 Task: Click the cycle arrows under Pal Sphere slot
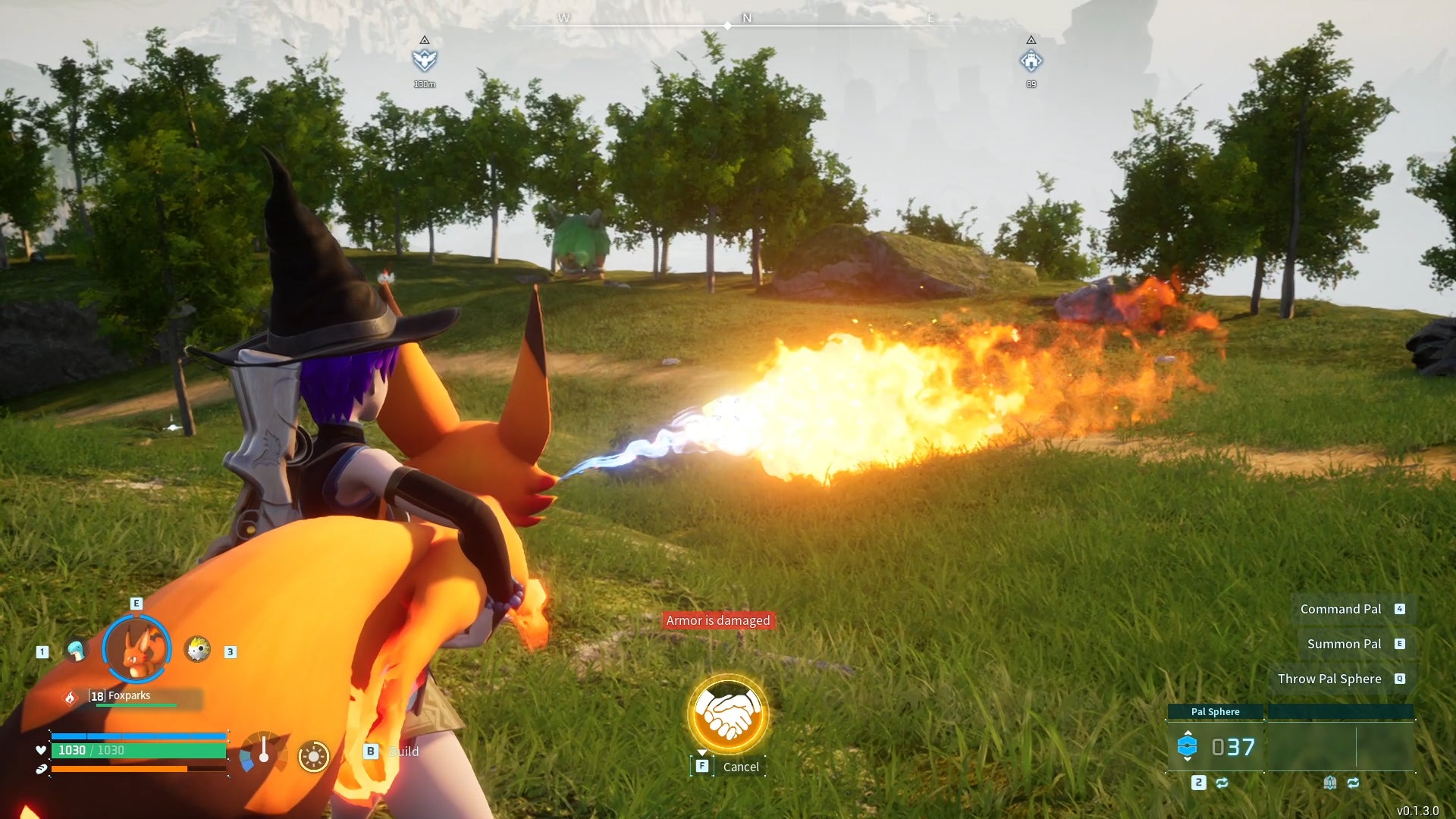coord(1222,783)
